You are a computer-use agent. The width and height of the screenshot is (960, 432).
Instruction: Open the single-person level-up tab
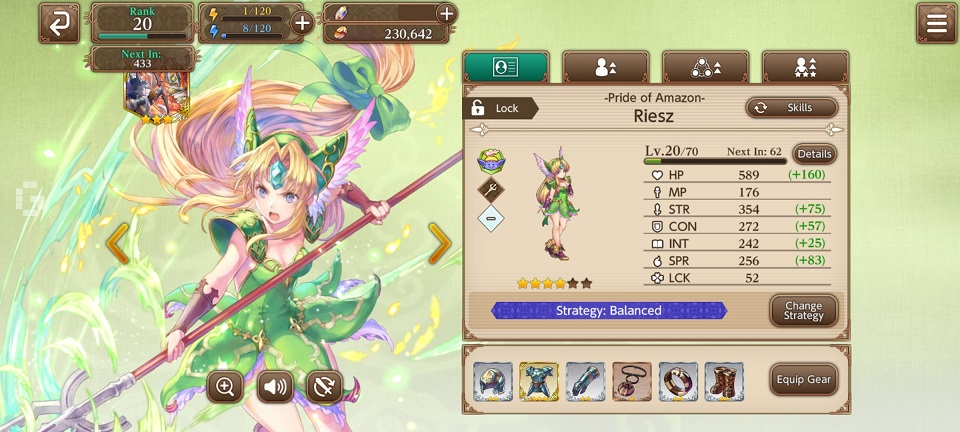tap(605, 67)
